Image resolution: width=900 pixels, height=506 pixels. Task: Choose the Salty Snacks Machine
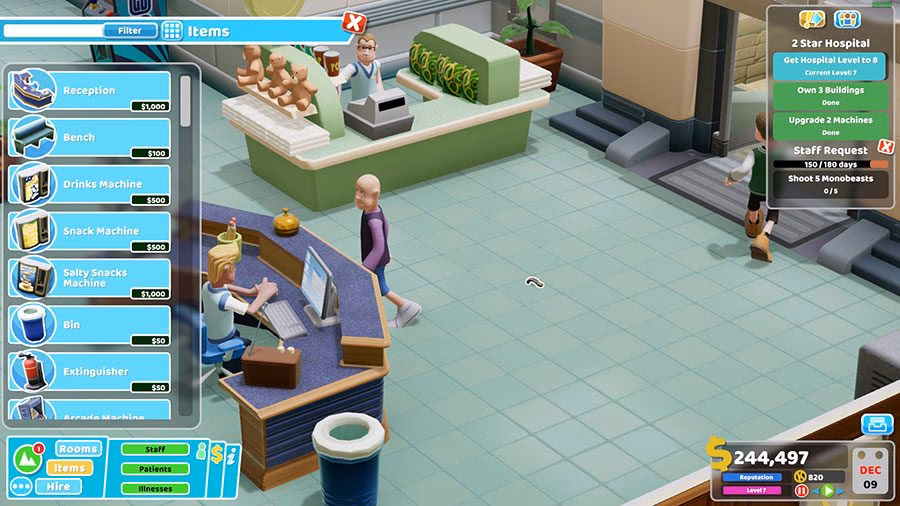90,278
